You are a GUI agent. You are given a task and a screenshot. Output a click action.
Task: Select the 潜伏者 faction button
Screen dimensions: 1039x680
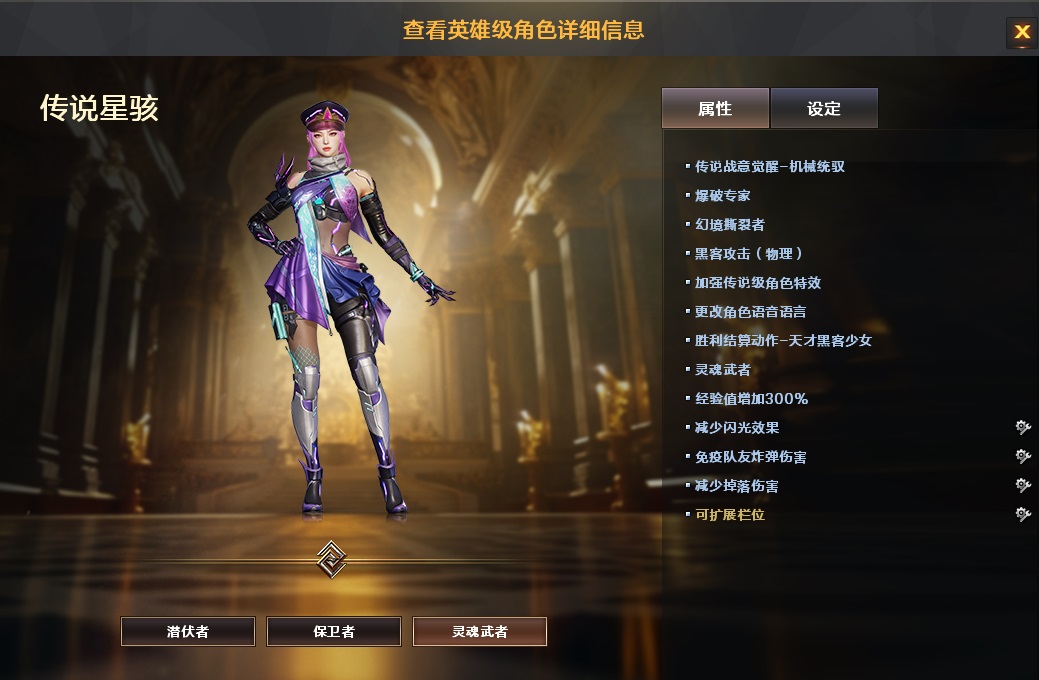(188, 632)
